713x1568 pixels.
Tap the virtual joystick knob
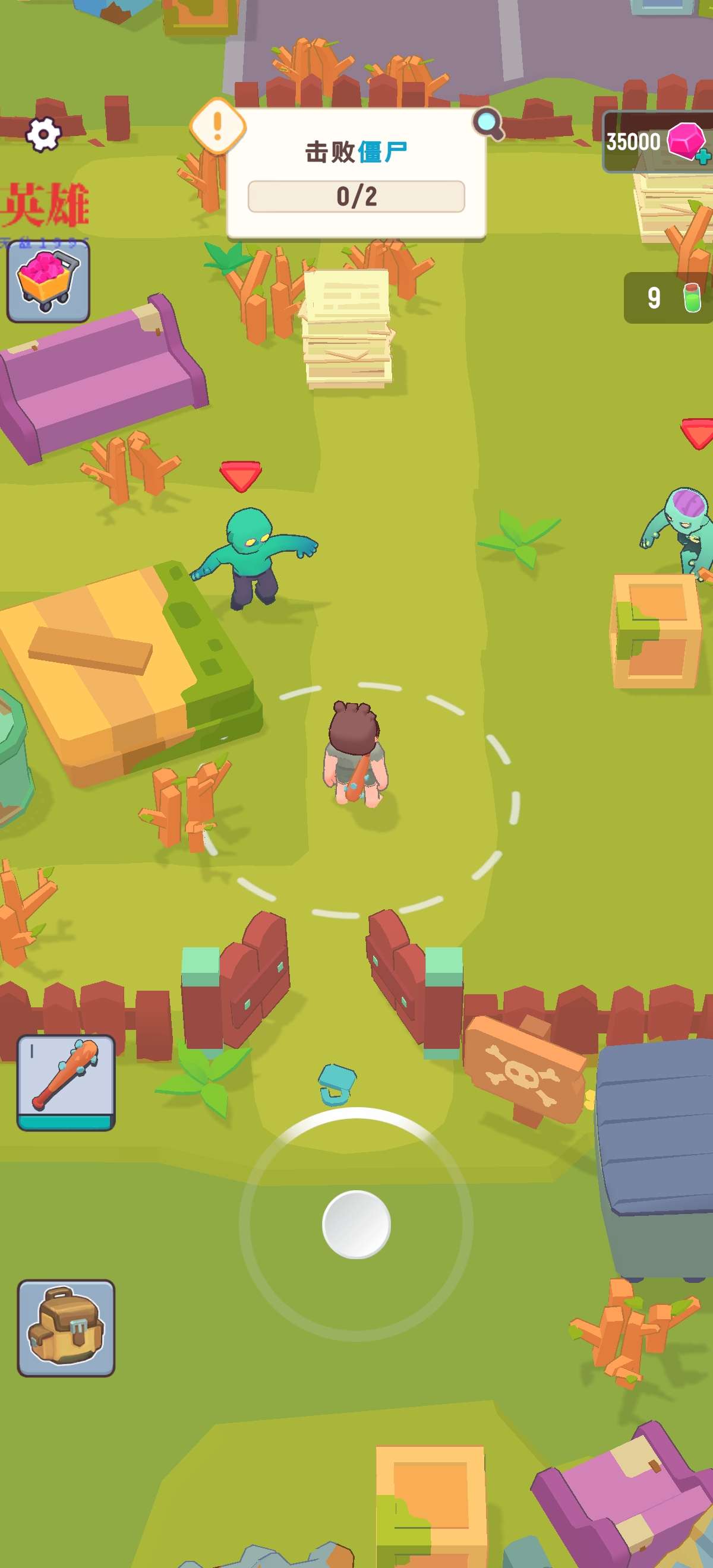tap(356, 1224)
